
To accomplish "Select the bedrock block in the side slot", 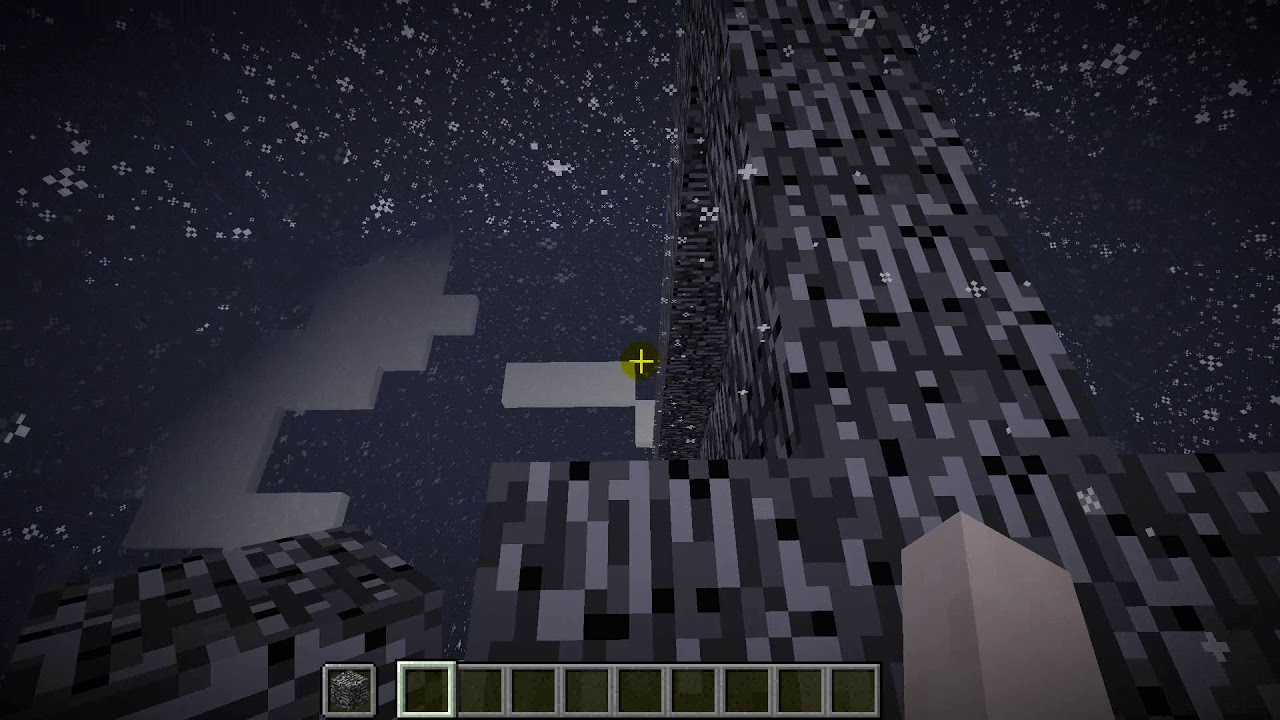I will point(350,688).
